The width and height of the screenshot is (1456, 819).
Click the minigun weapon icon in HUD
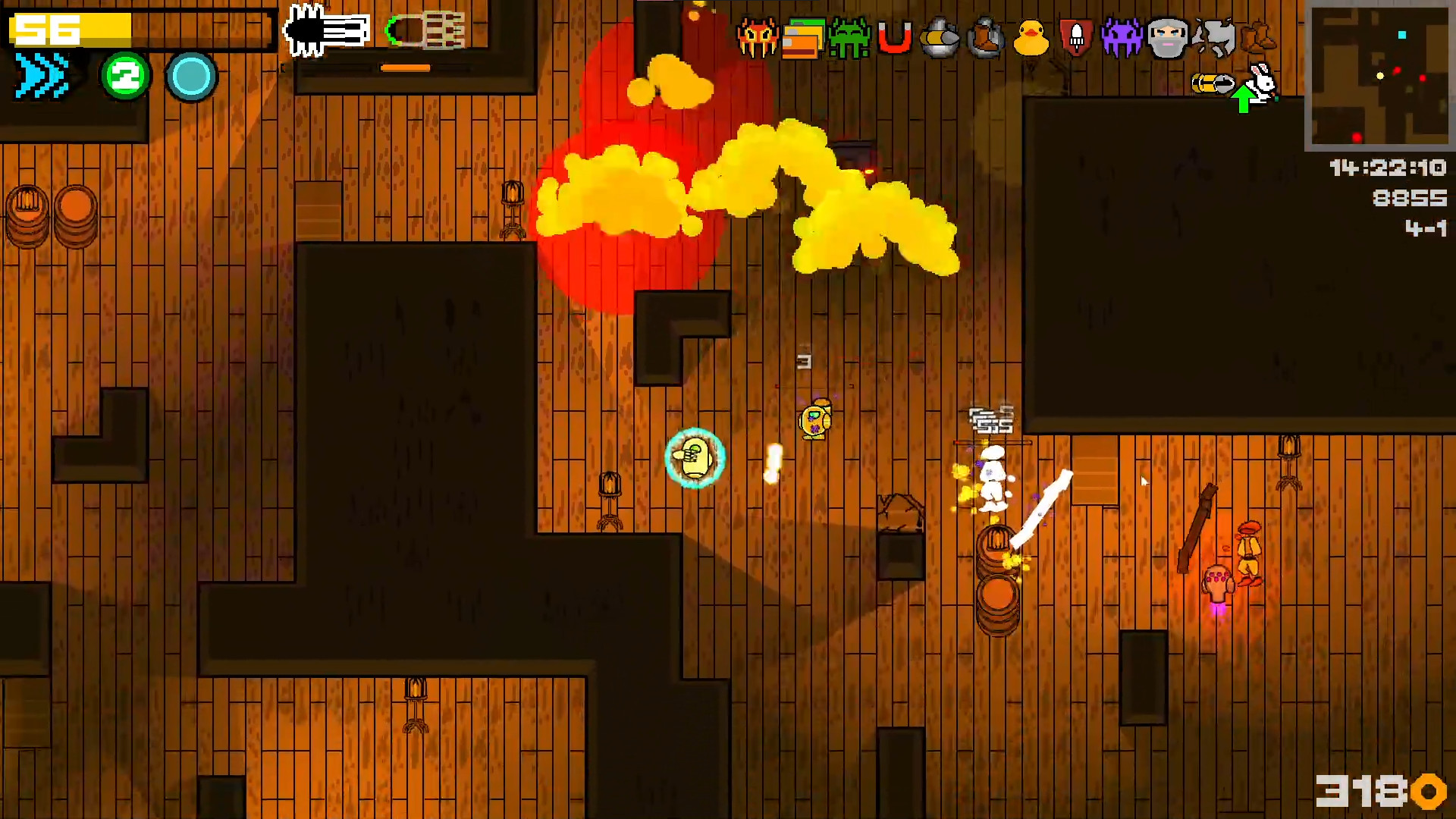(x=326, y=30)
